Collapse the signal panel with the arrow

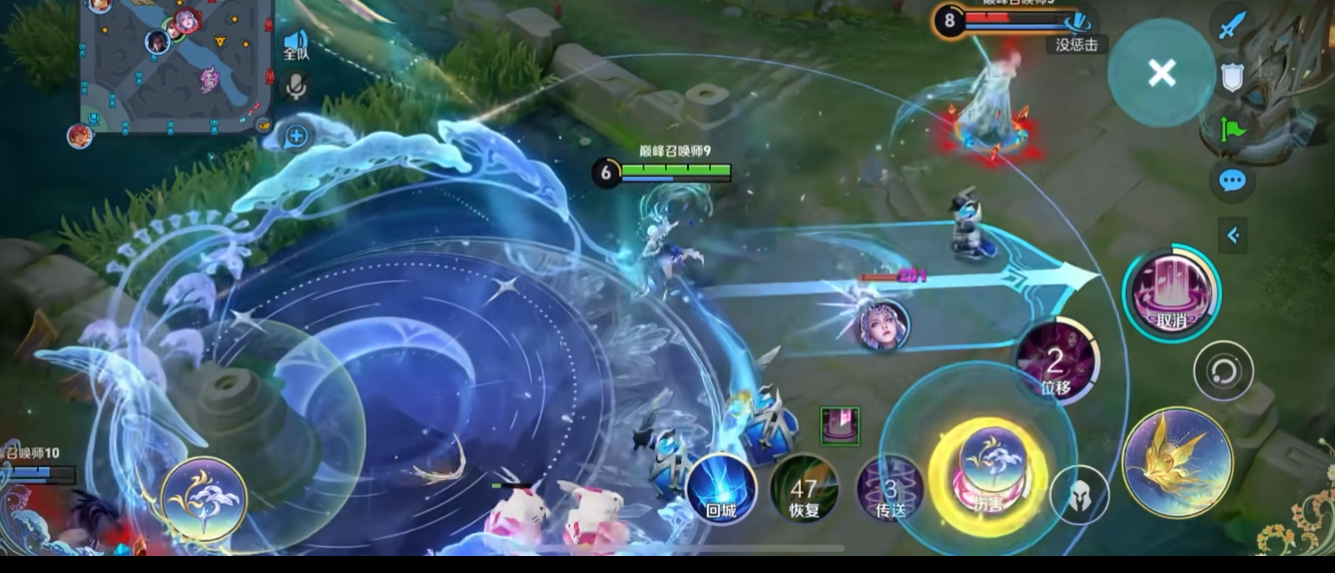click(x=1233, y=235)
